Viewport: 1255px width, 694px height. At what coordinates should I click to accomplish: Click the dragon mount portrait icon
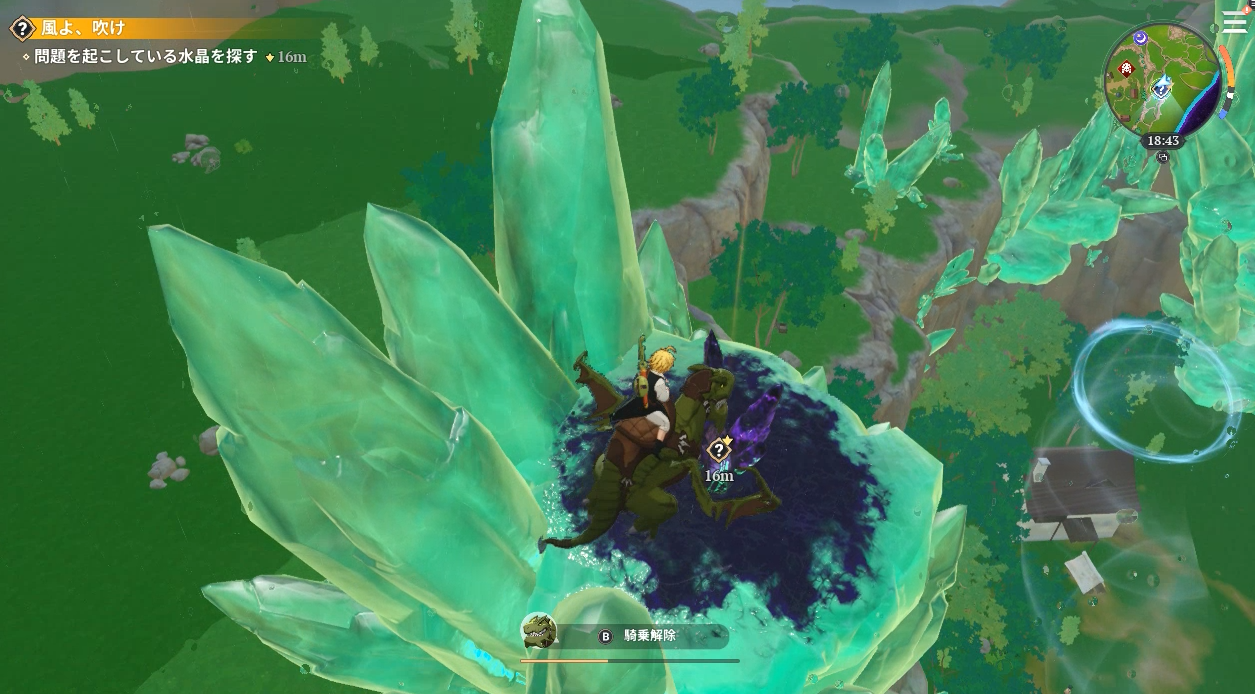(x=539, y=632)
